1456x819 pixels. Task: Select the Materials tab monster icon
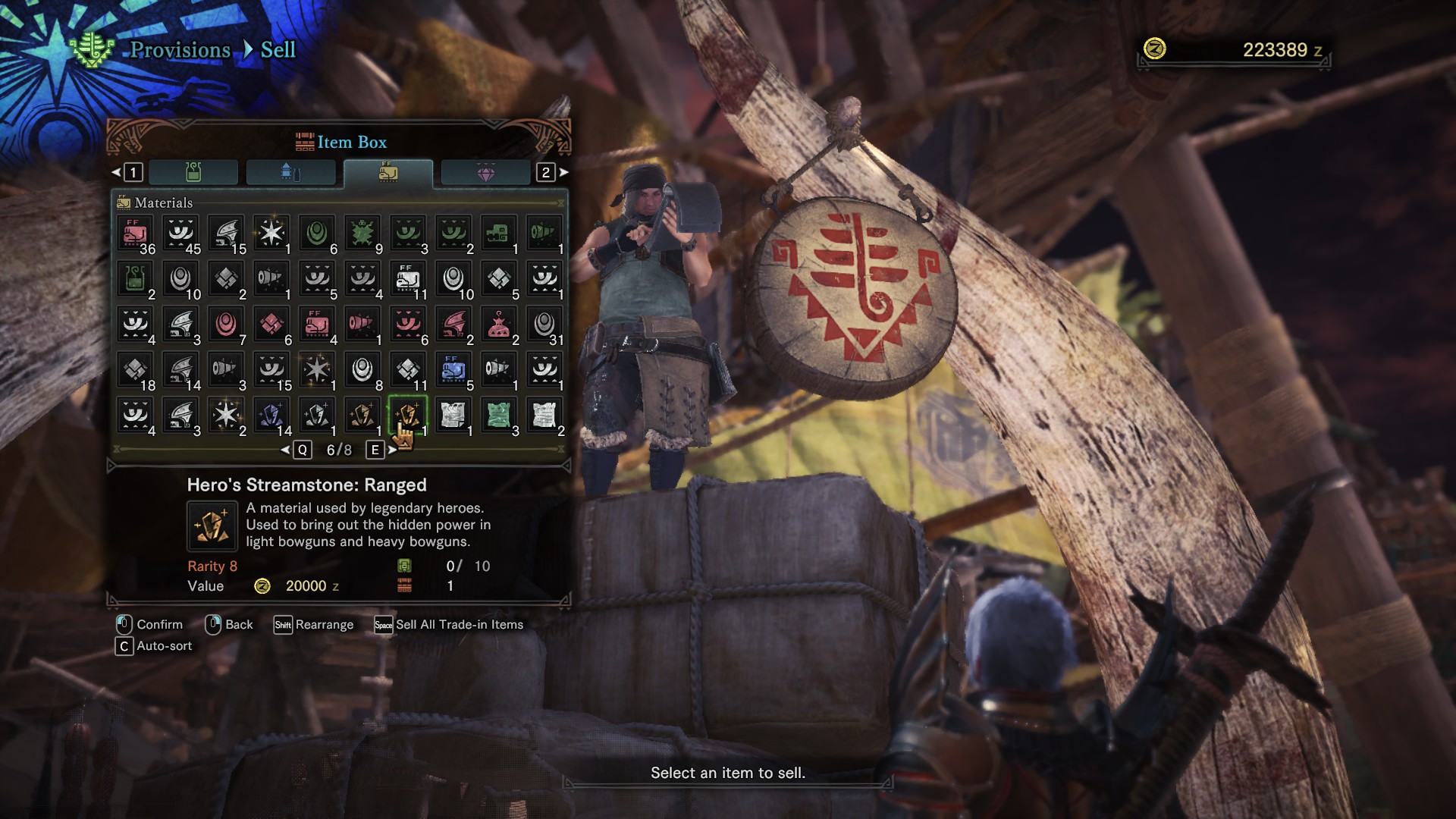[389, 172]
